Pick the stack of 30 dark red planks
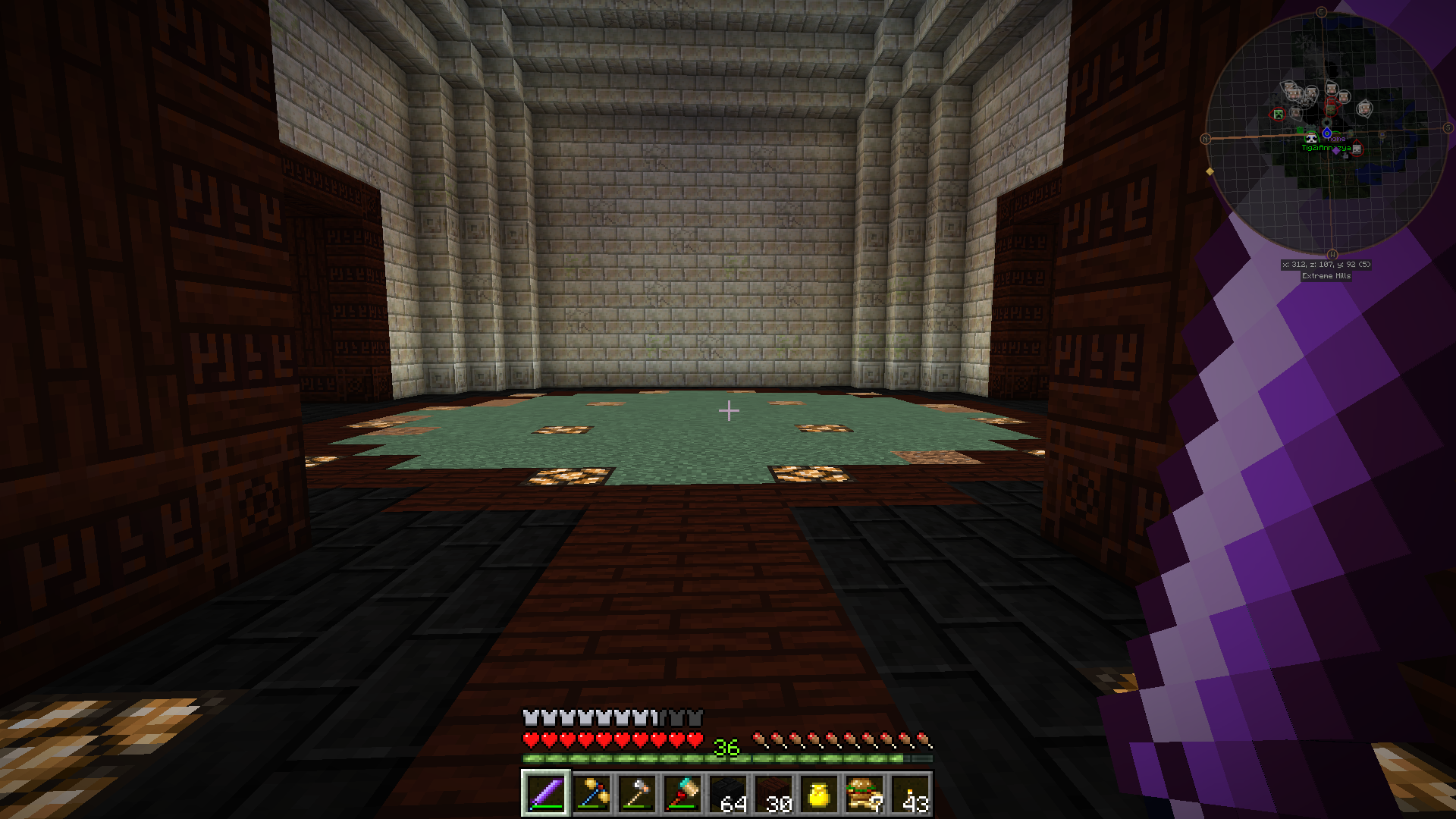 click(774, 794)
